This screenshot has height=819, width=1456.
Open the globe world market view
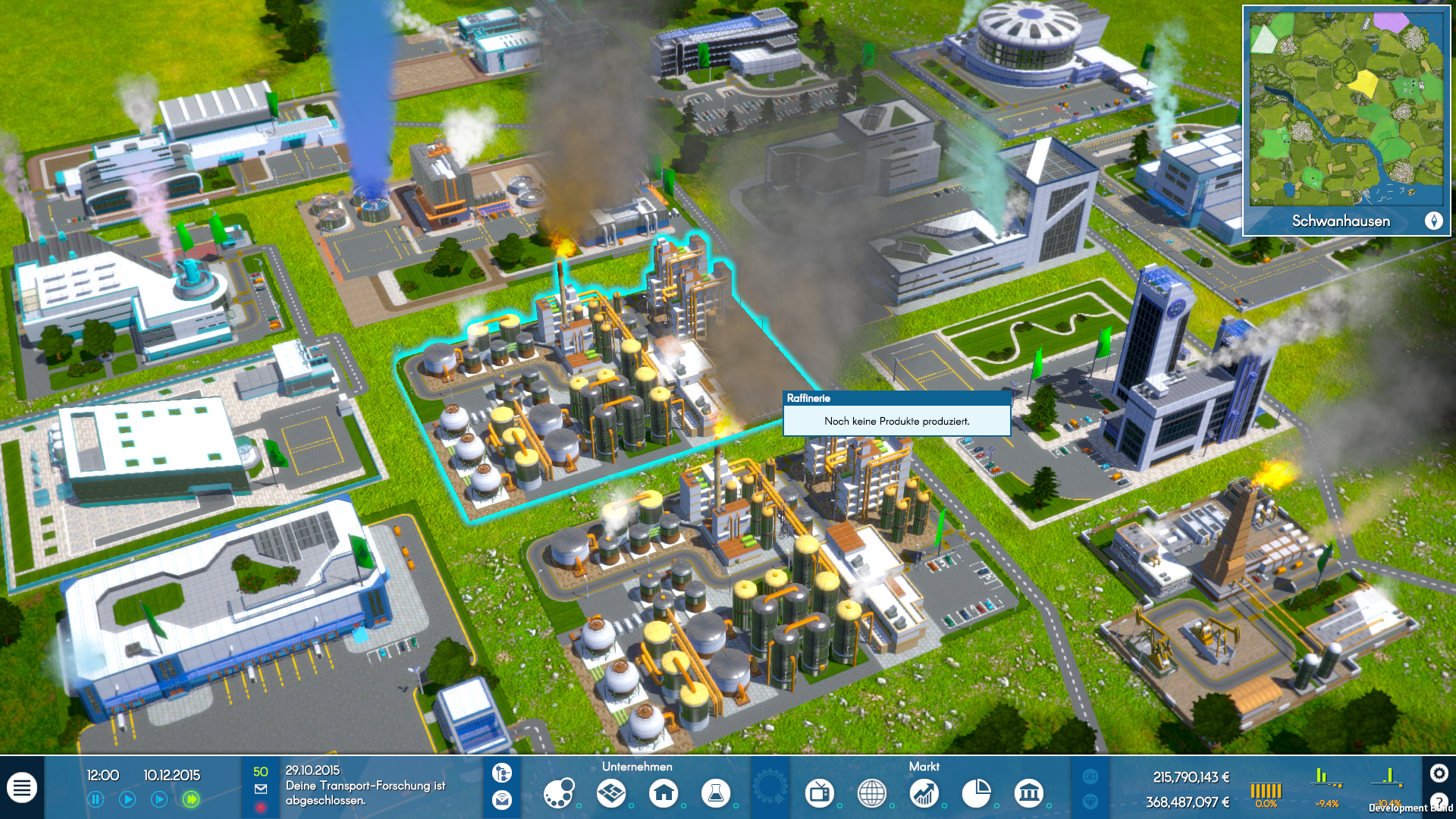[872, 794]
